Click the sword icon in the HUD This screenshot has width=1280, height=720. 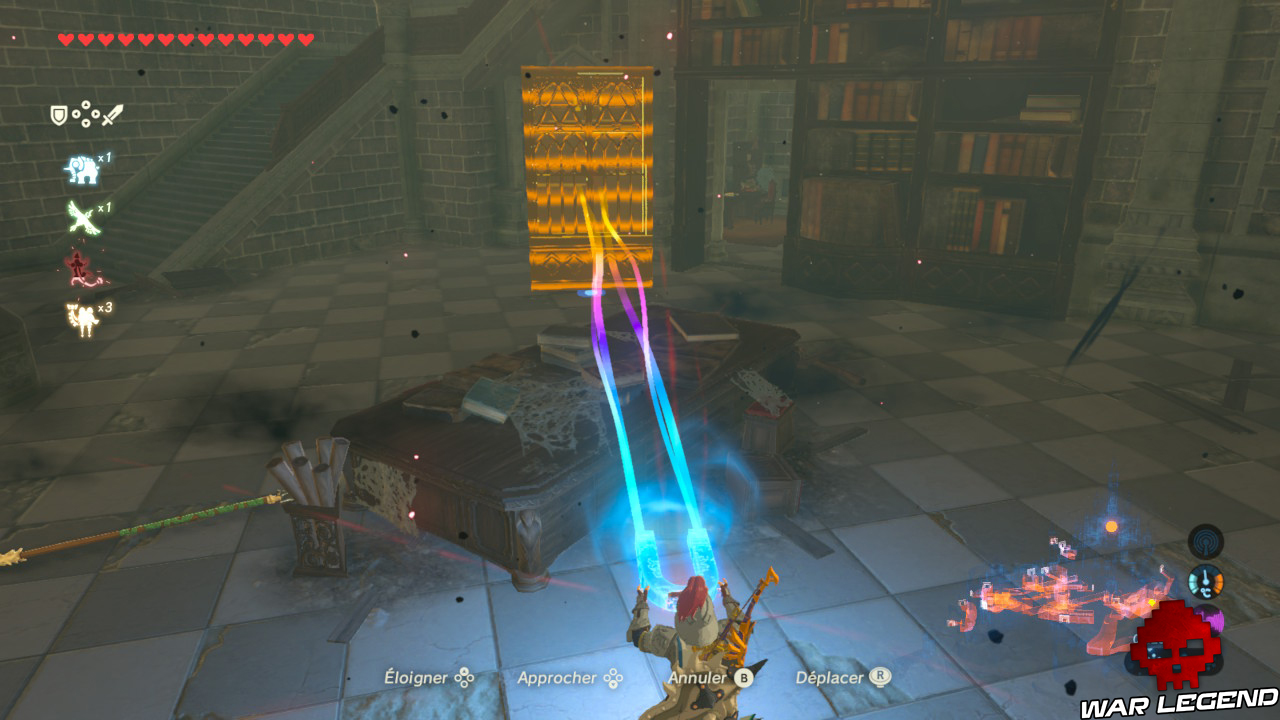[x=112, y=114]
